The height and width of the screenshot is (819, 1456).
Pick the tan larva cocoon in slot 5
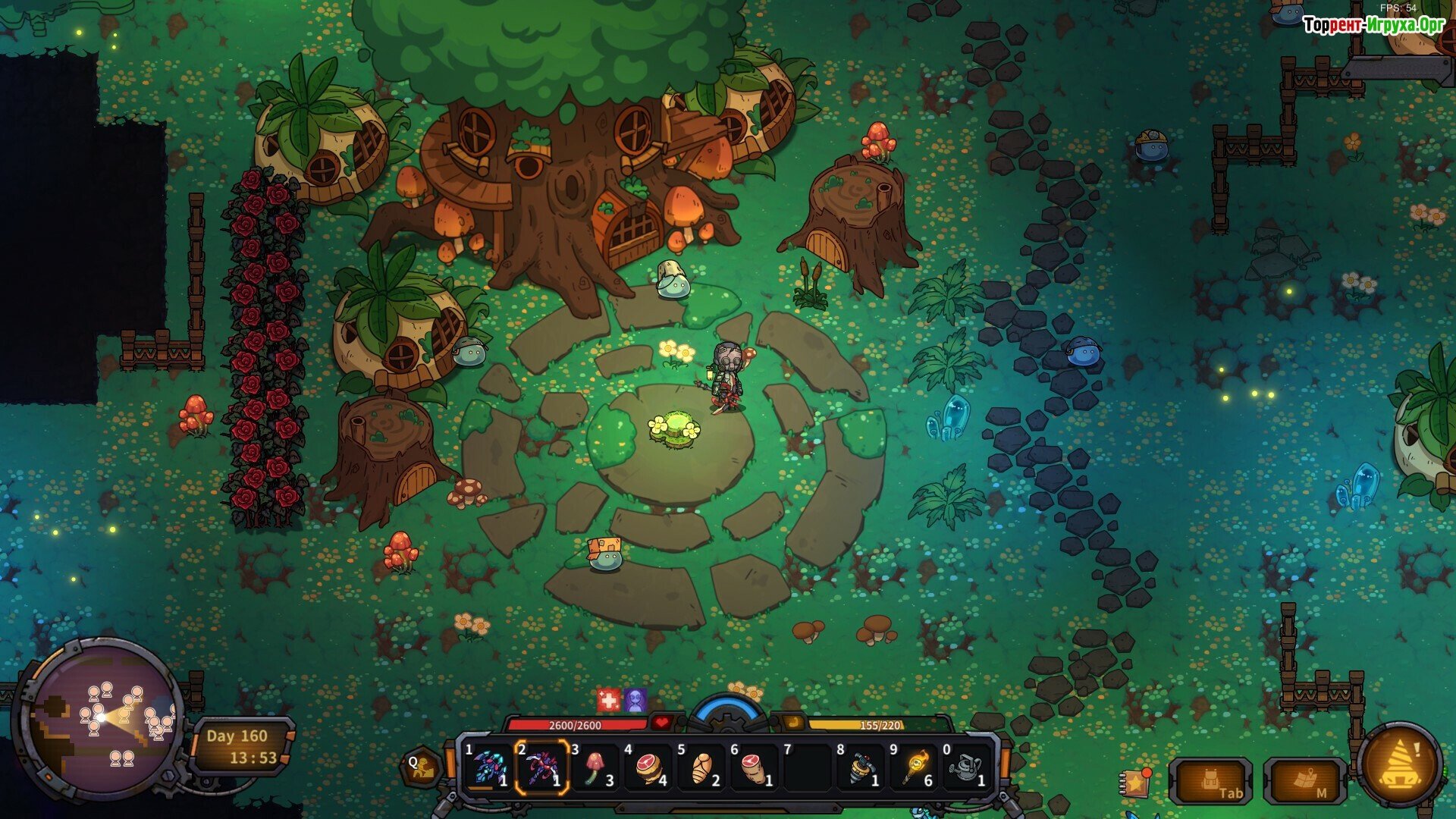point(701,767)
